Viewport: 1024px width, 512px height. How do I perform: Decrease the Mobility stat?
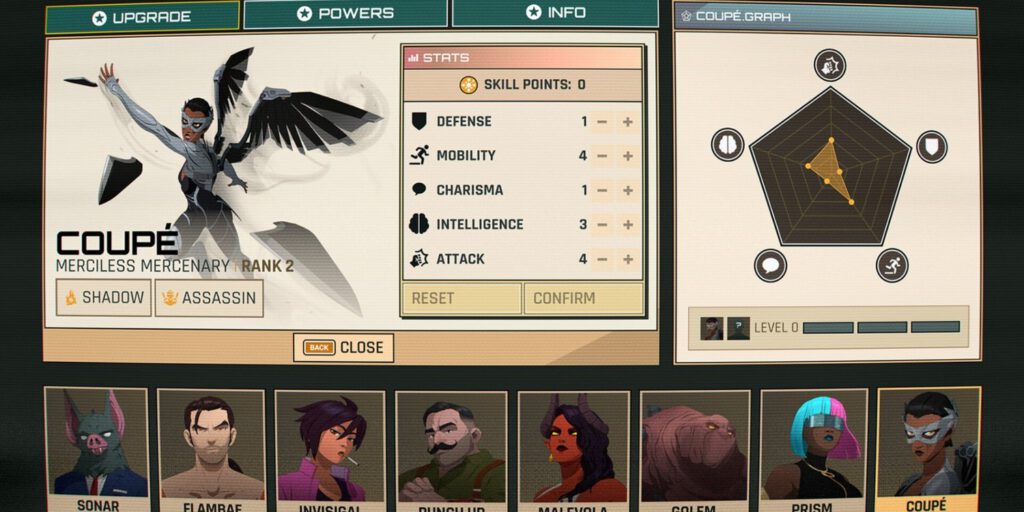[602, 156]
